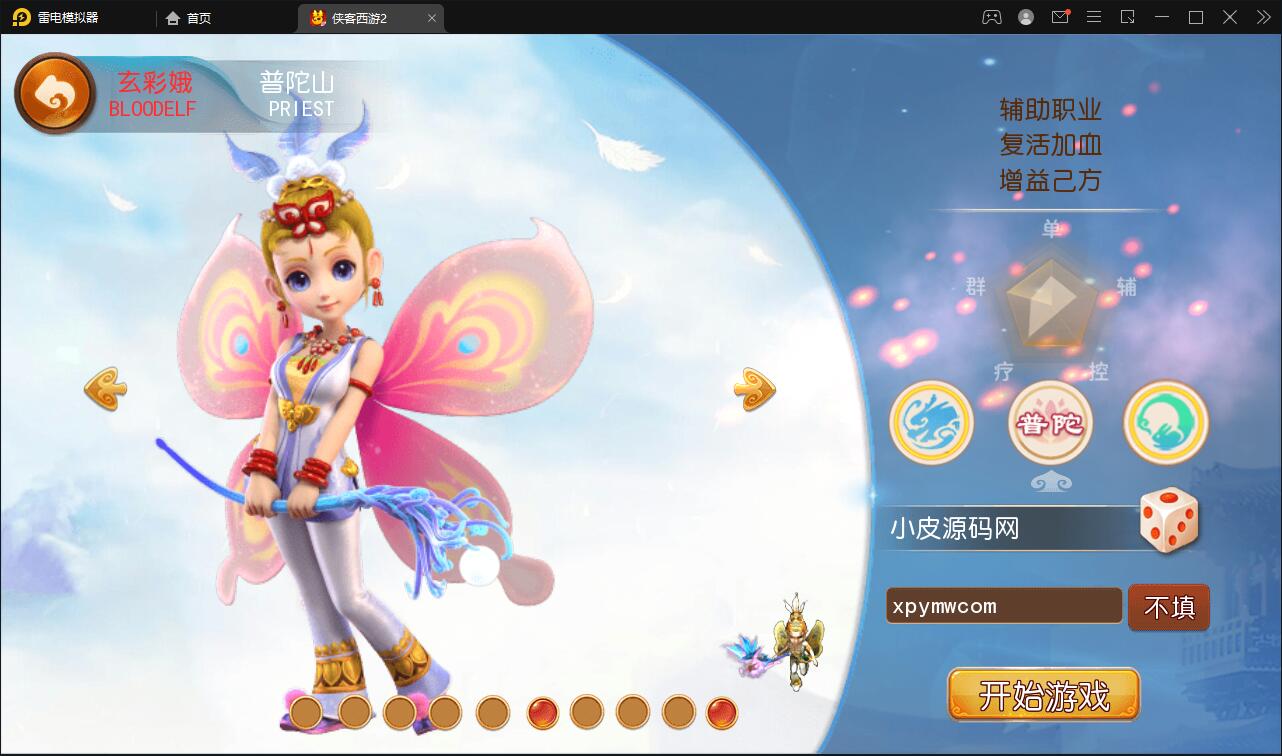Focus the xpymwcom invite code field
Viewport: 1282px width, 756px height.
coord(1003,606)
